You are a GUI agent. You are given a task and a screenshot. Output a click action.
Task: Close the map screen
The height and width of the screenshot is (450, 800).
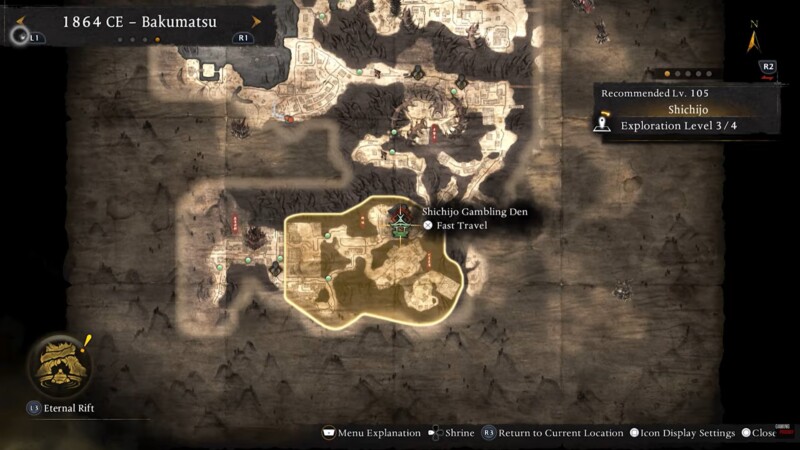(x=759, y=433)
